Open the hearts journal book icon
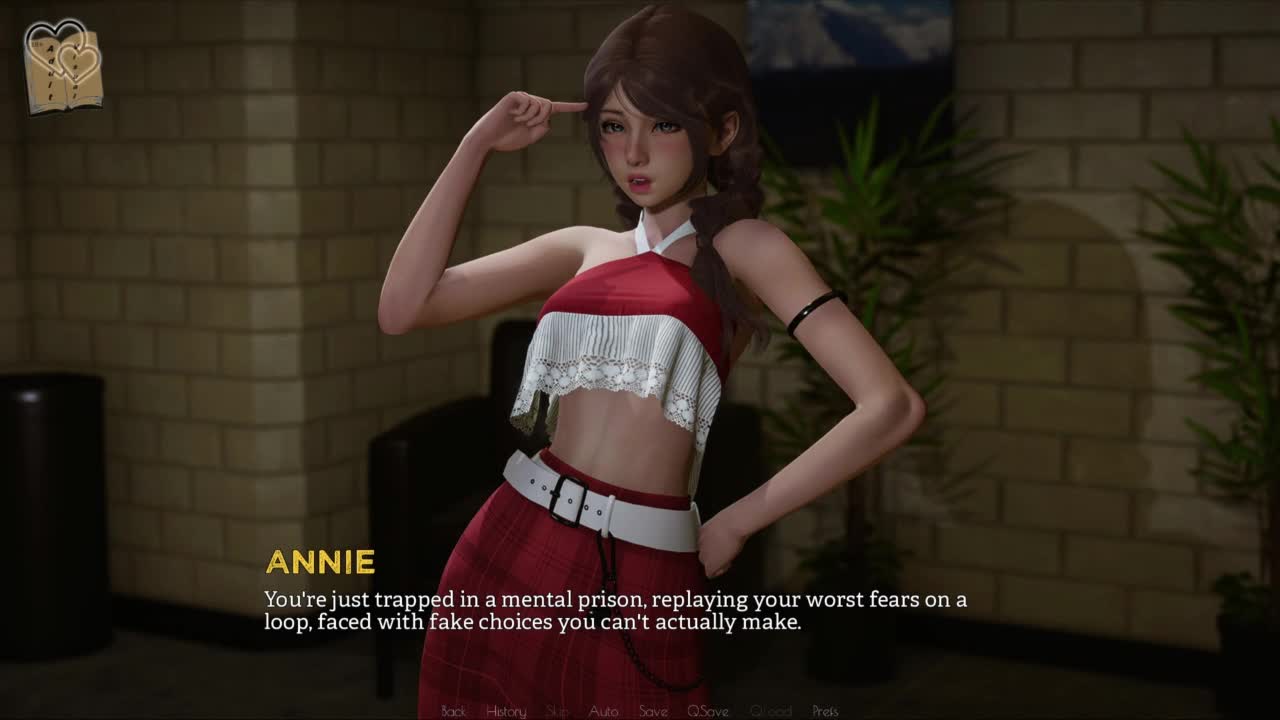The image size is (1280, 720). (x=64, y=67)
